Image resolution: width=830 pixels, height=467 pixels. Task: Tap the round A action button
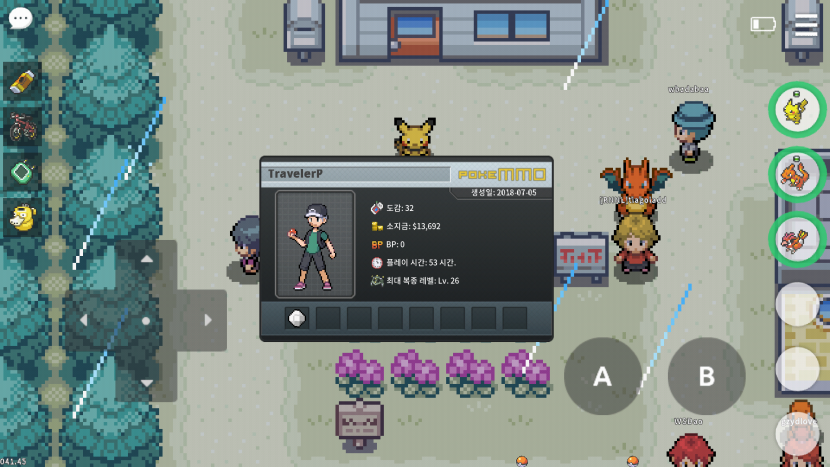click(x=602, y=376)
